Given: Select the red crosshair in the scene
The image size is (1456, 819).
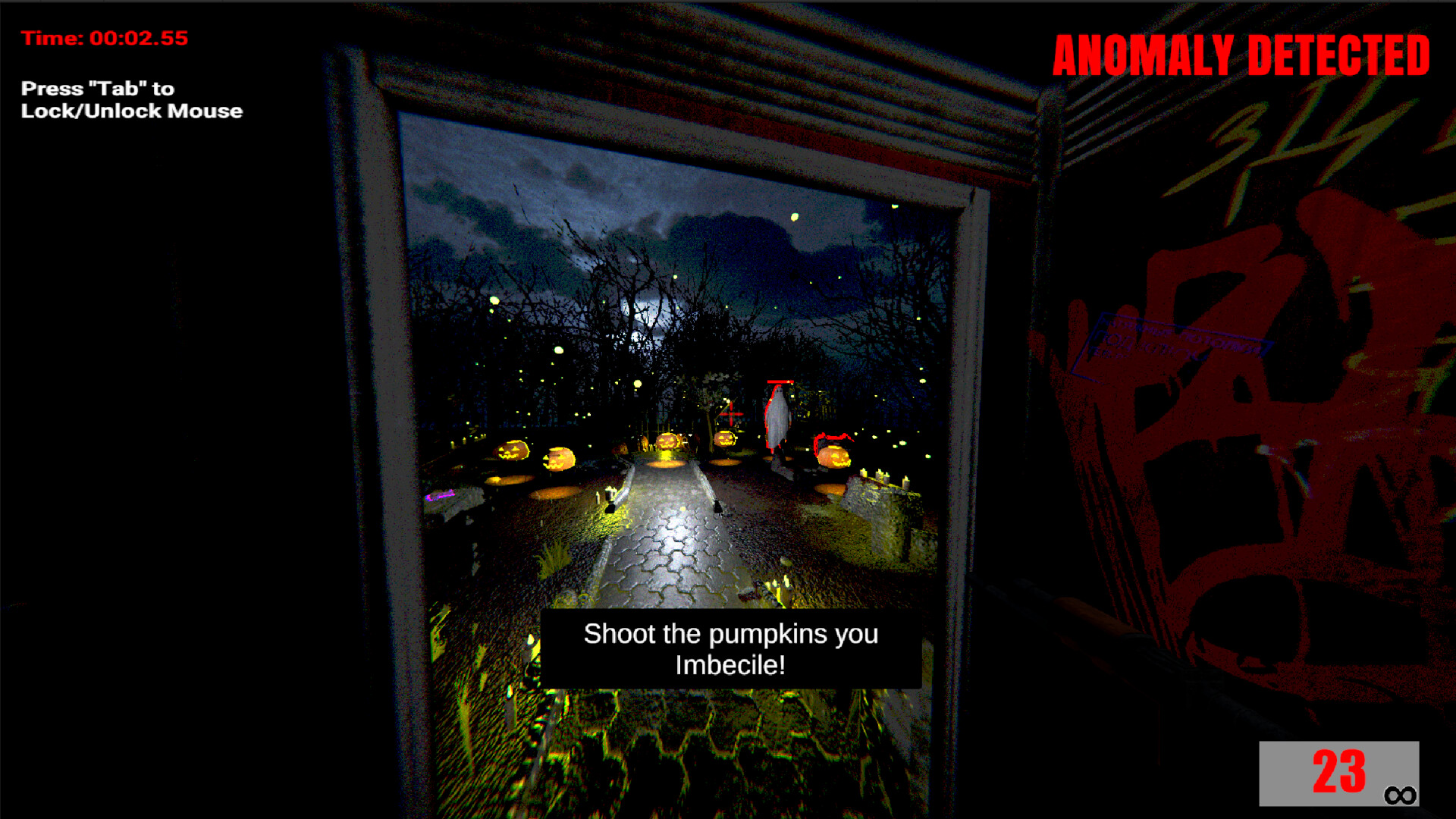Looking at the screenshot, I should (x=730, y=413).
